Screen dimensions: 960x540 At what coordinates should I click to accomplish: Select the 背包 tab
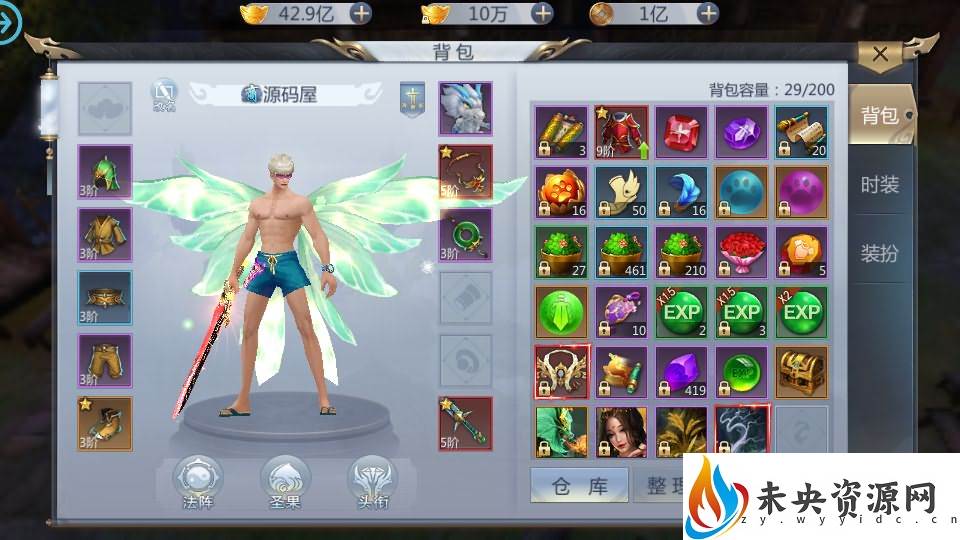(x=879, y=115)
